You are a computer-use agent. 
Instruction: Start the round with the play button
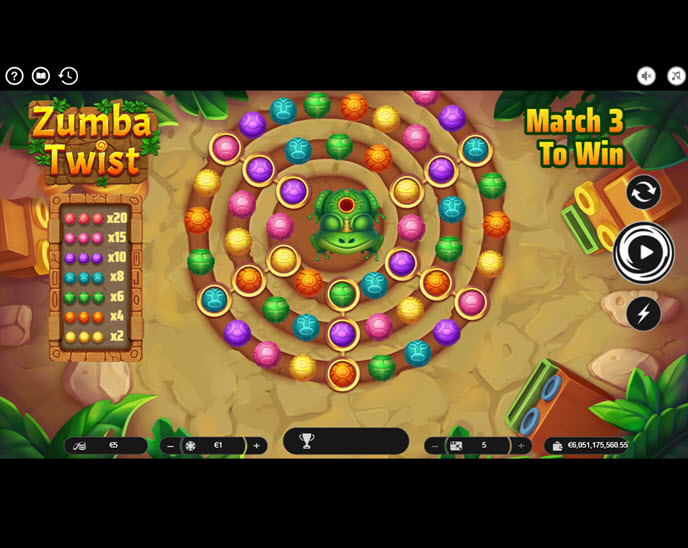tap(644, 252)
